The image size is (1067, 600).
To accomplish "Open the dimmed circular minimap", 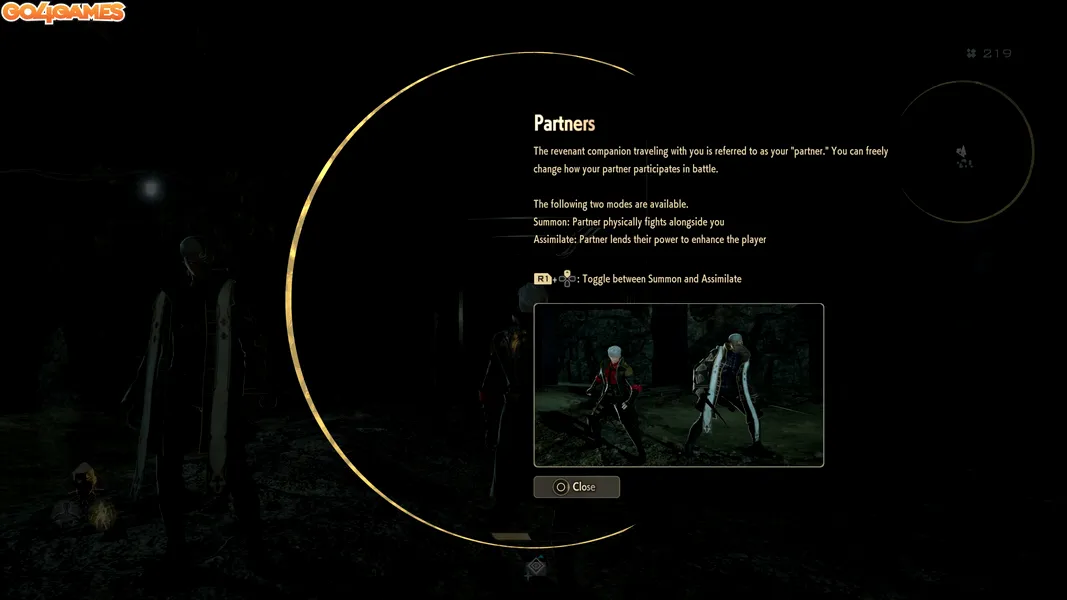I will pos(964,154).
